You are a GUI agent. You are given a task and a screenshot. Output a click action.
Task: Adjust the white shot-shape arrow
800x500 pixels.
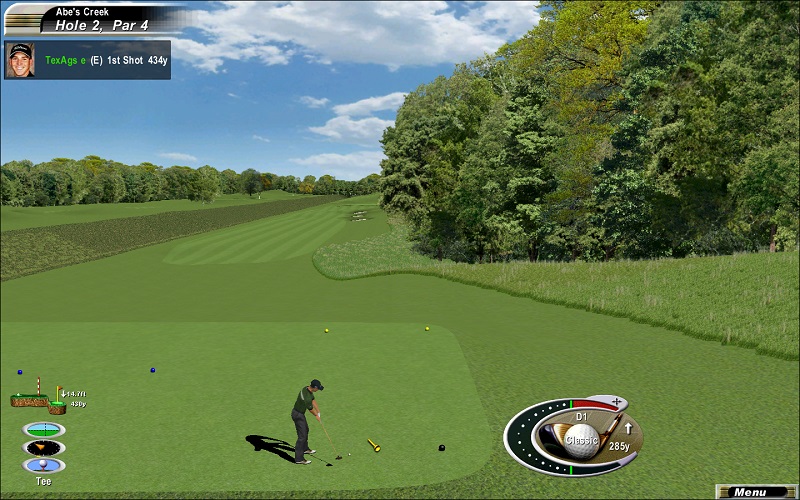click(628, 429)
